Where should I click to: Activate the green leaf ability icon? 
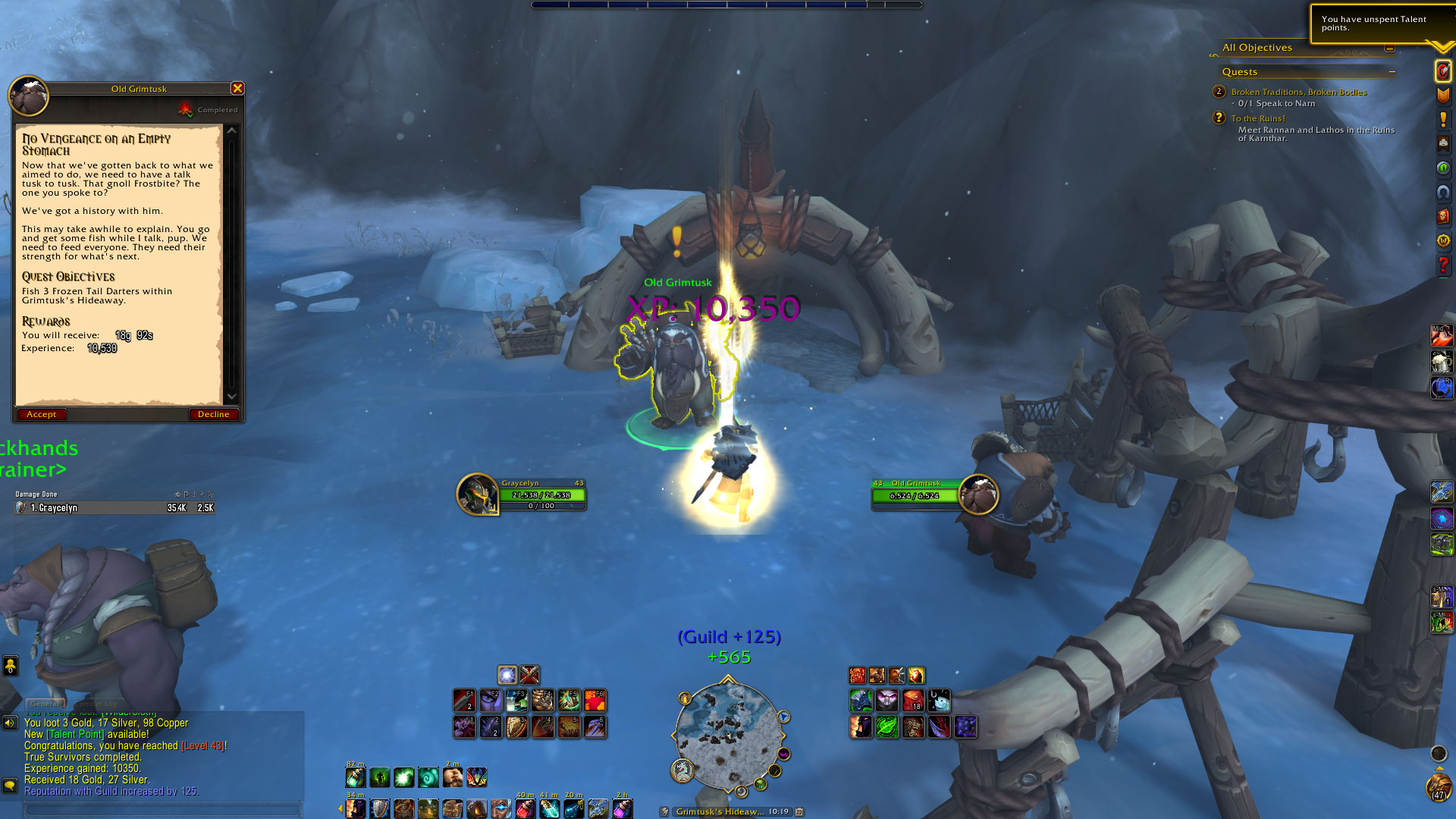tap(886, 727)
